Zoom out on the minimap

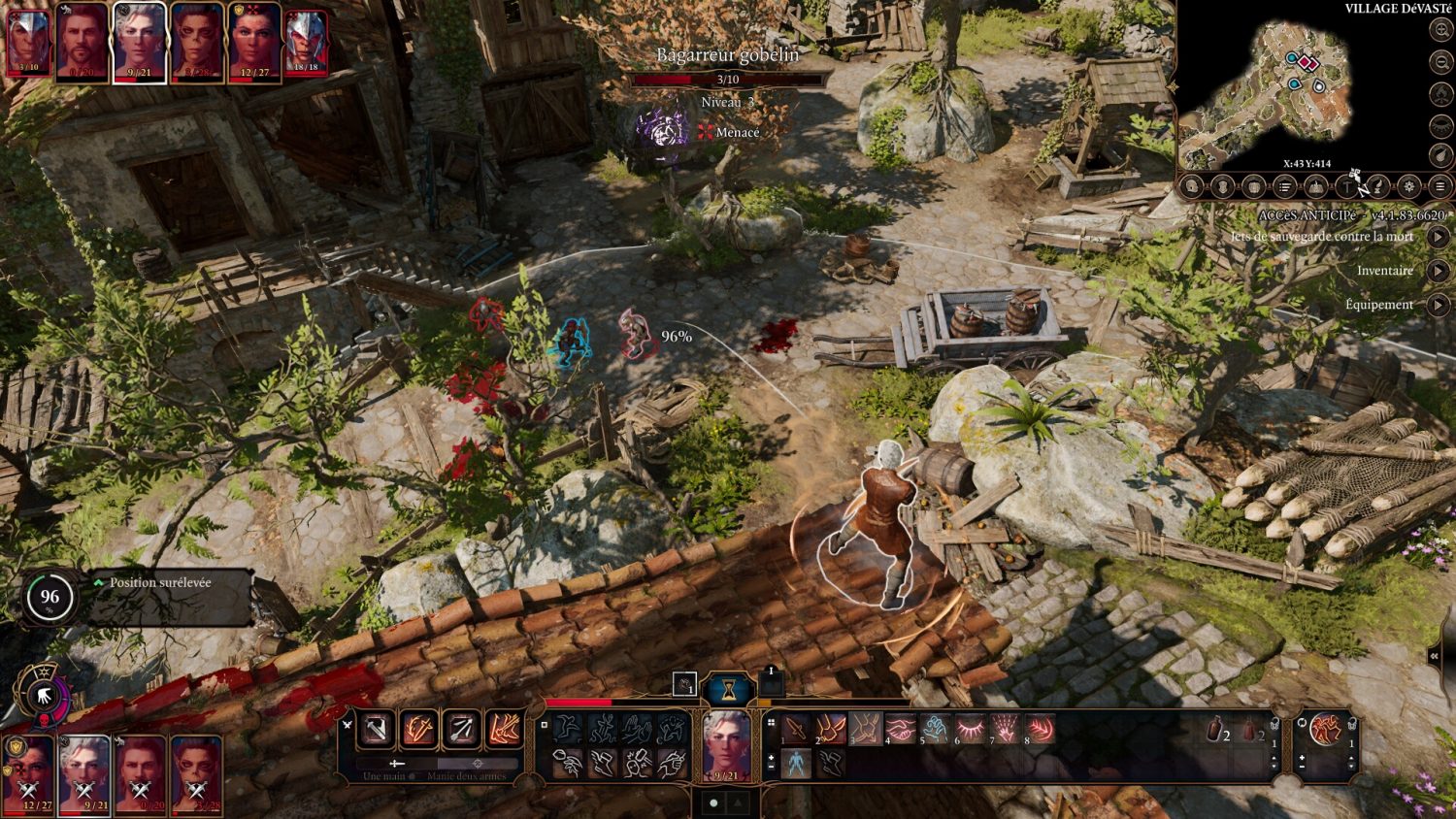point(1441,62)
